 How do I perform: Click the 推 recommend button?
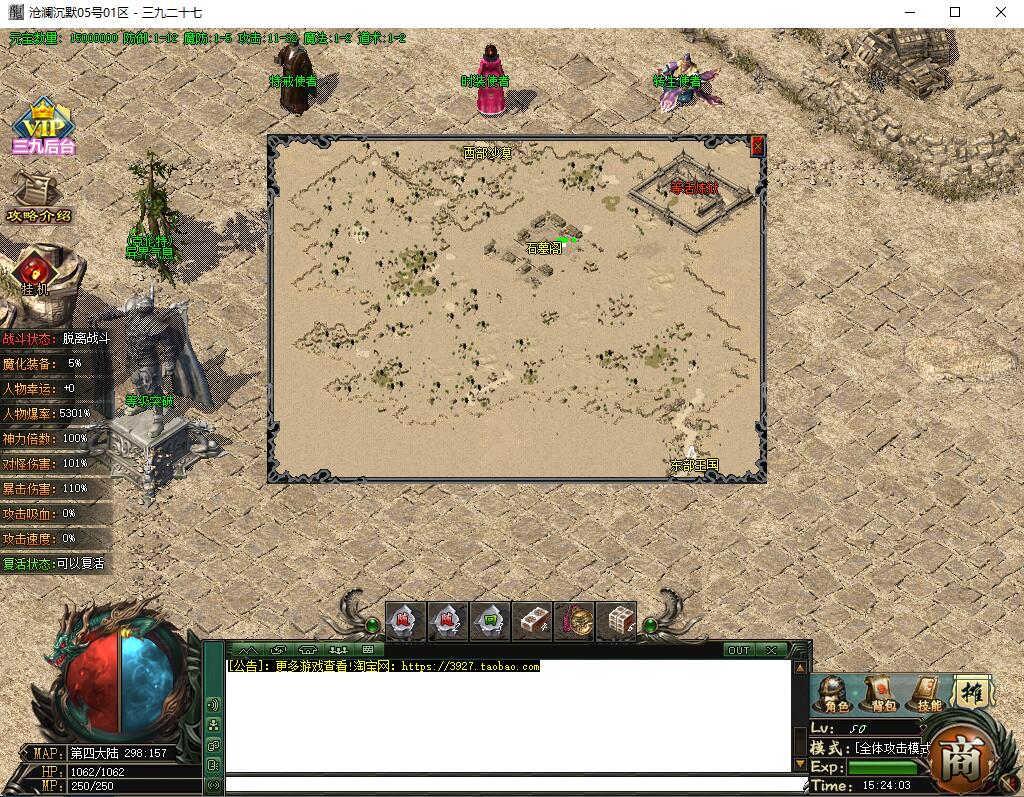click(x=970, y=691)
